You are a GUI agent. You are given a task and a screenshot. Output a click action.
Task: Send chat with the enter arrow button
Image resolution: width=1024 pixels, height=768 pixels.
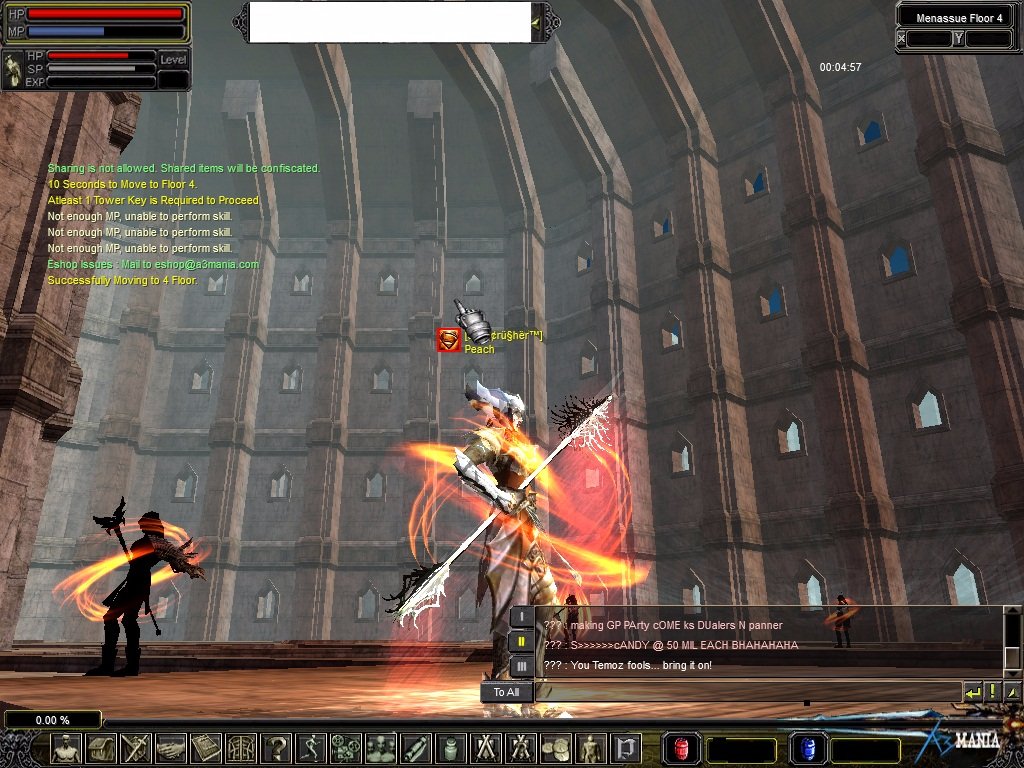[973, 692]
